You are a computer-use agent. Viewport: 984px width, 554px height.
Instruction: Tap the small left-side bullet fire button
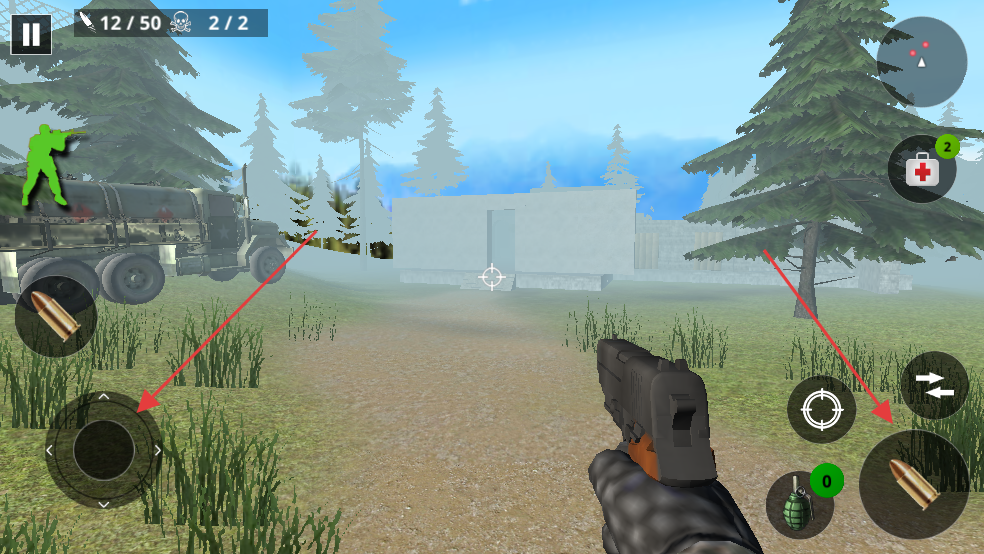(x=56, y=317)
